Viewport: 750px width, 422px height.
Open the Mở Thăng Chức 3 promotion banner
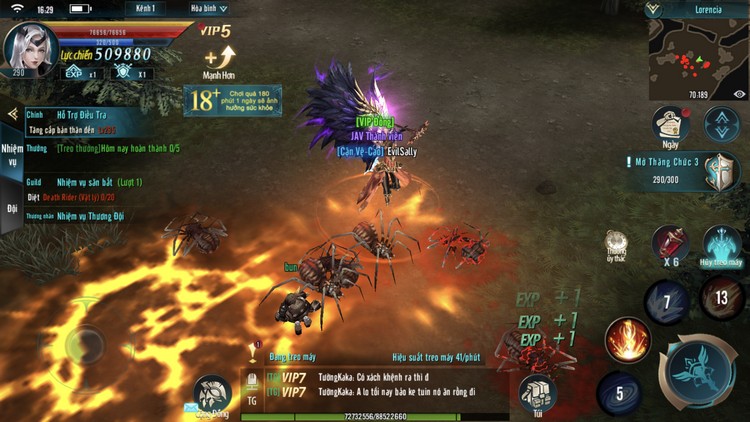point(690,169)
